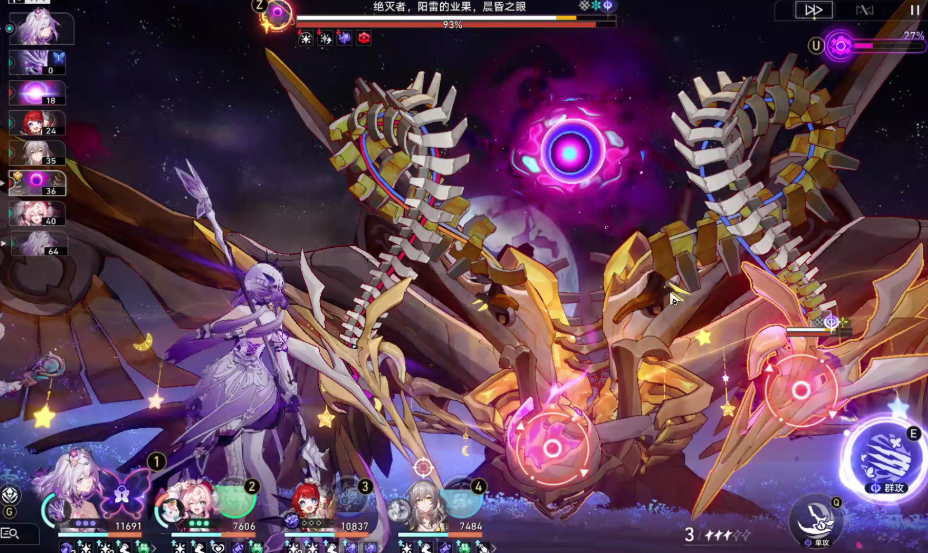Toggle double-speed battle
The width and height of the screenshot is (928, 553).
[x=813, y=10]
